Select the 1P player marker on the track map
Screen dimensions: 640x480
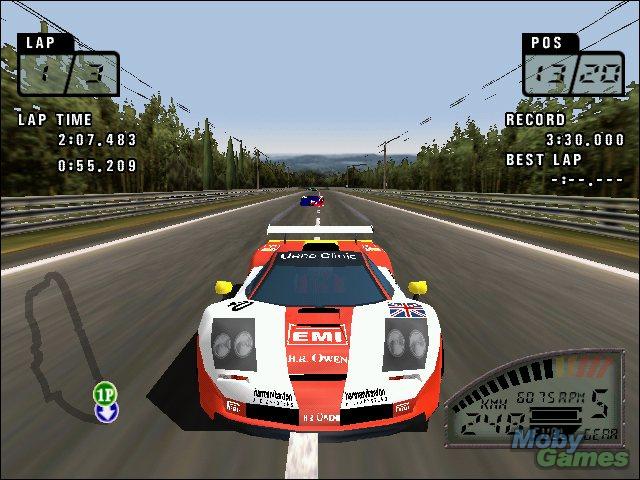tap(105, 391)
